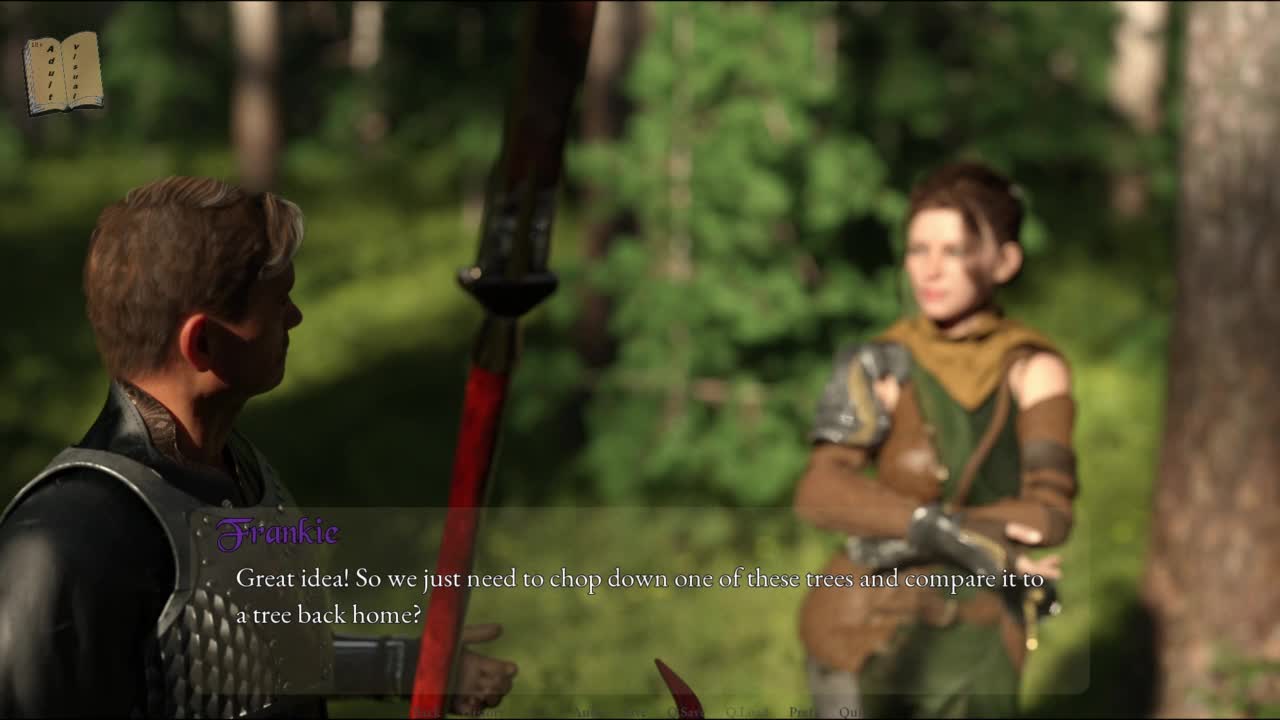Toggle Auto-advance mode
The height and width of the screenshot is (720, 1280).
click(590, 712)
